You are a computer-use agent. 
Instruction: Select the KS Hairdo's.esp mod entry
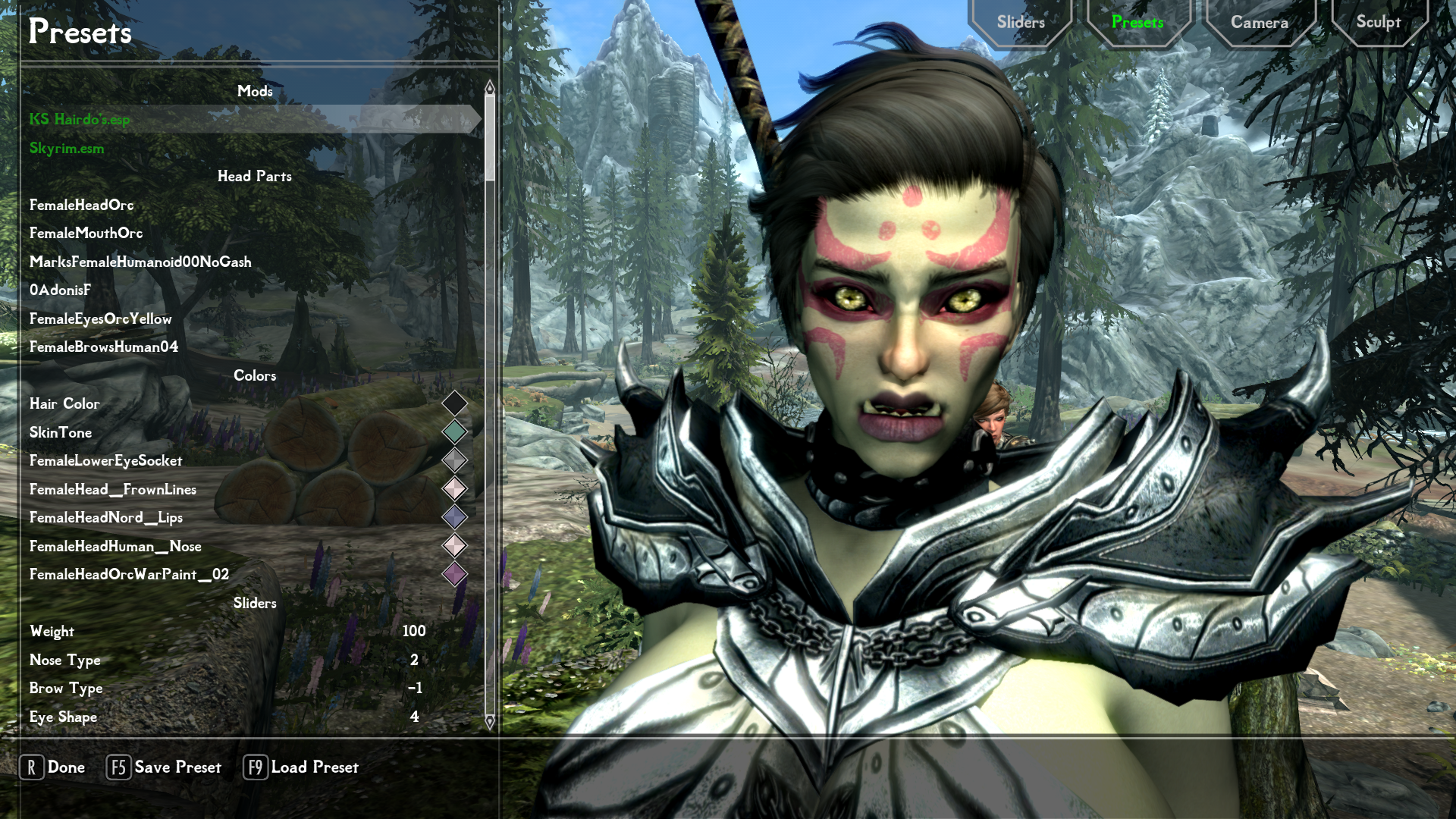(80, 120)
